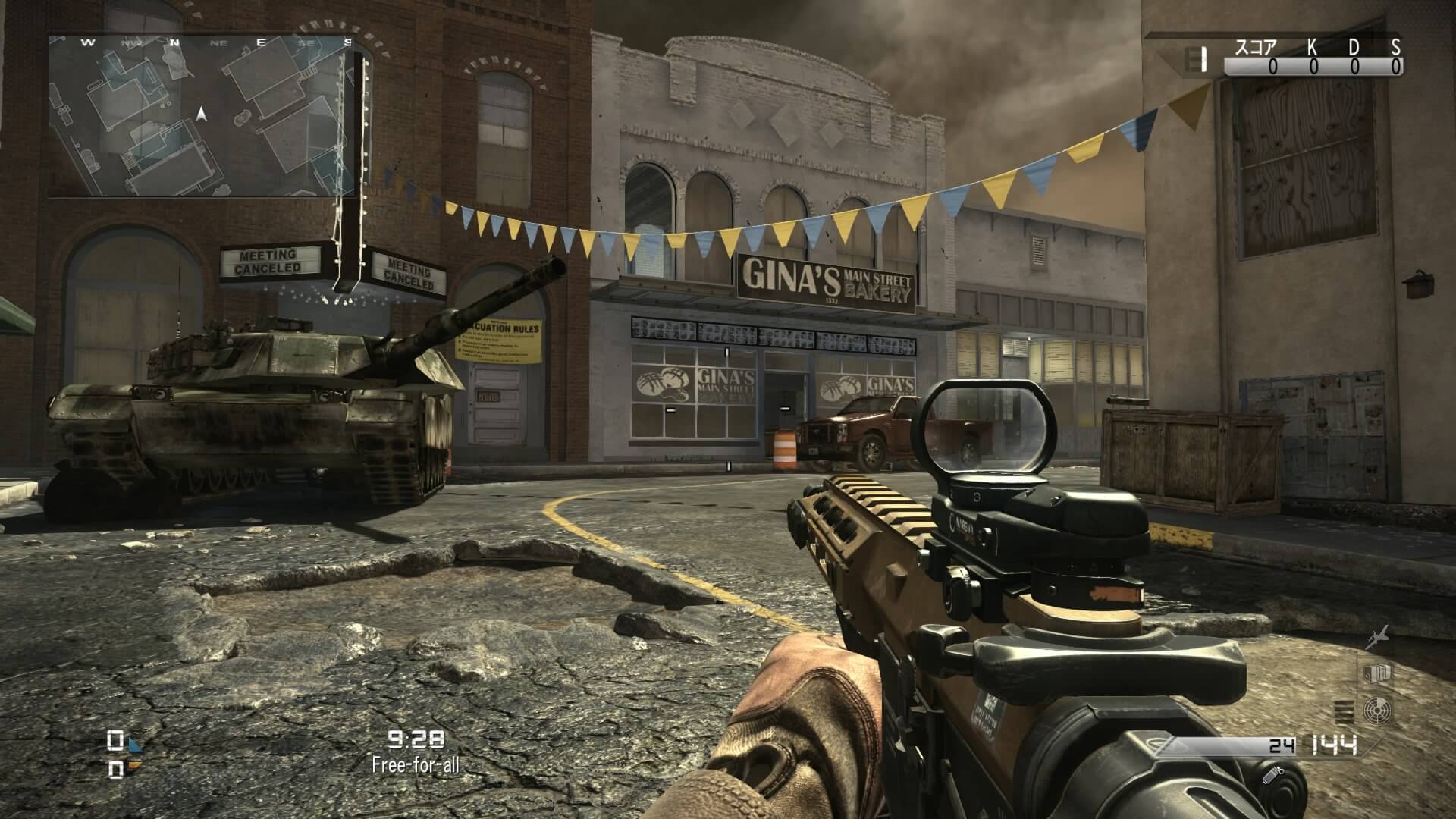This screenshot has height=819, width=1456.
Task: Activate the attack plane killstreak icon
Action: (x=1378, y=638)
